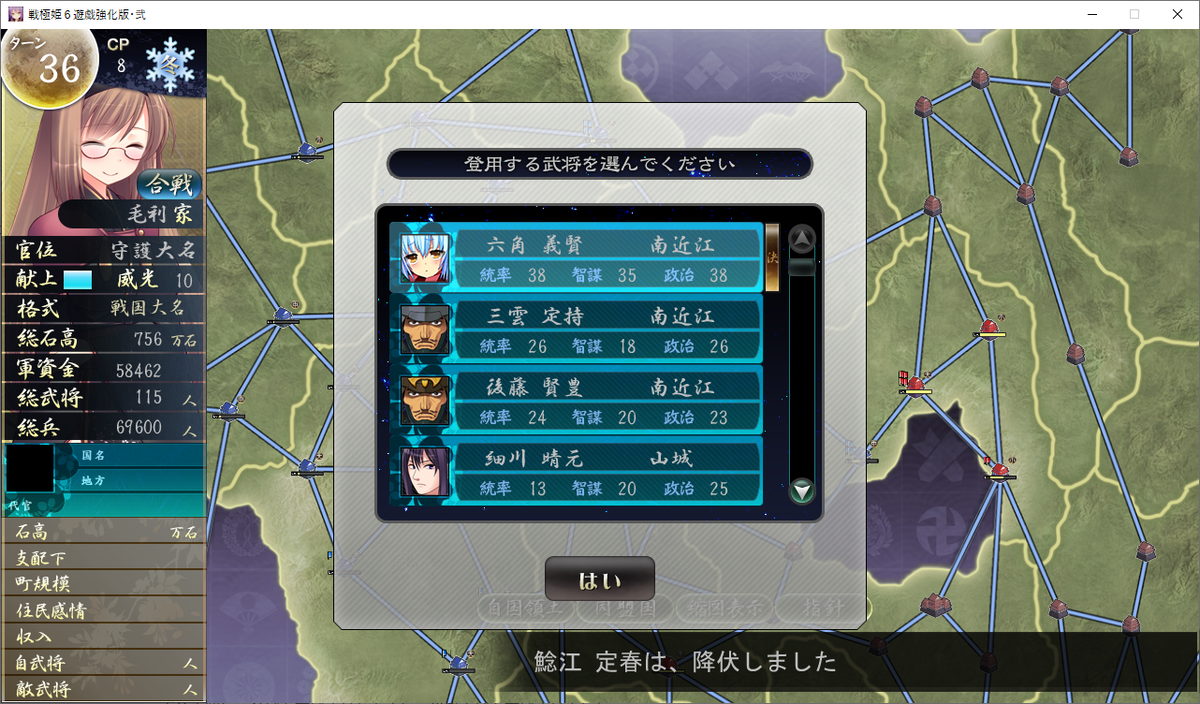Viewport: 1200px width, 704px height.
Task: Choose 三雲 定持 for recruitment
Action: 576,329
